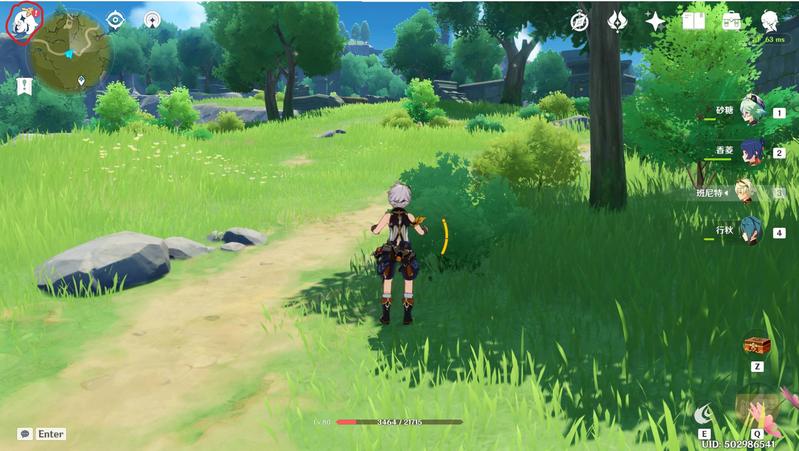Switch to party member 行秋
Screen dimensions: 799x451
(751, 232)
